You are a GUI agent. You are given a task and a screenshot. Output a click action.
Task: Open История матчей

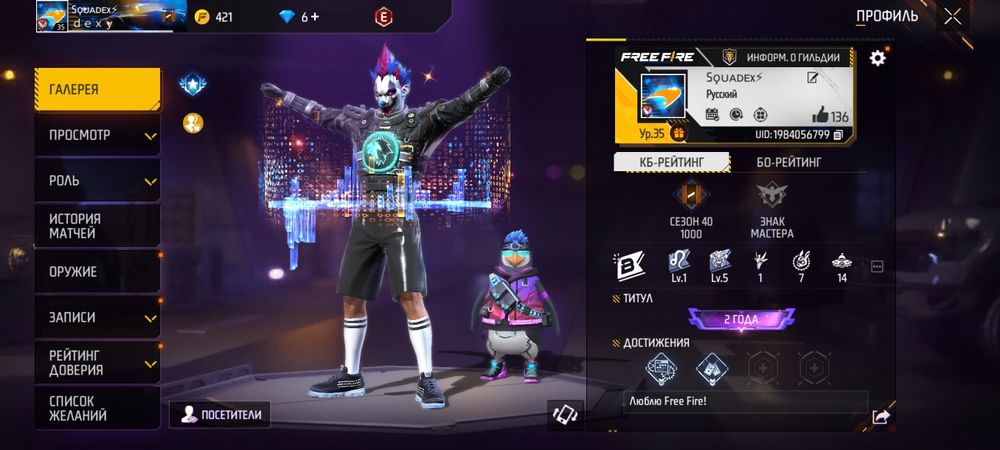pos(97,226)
